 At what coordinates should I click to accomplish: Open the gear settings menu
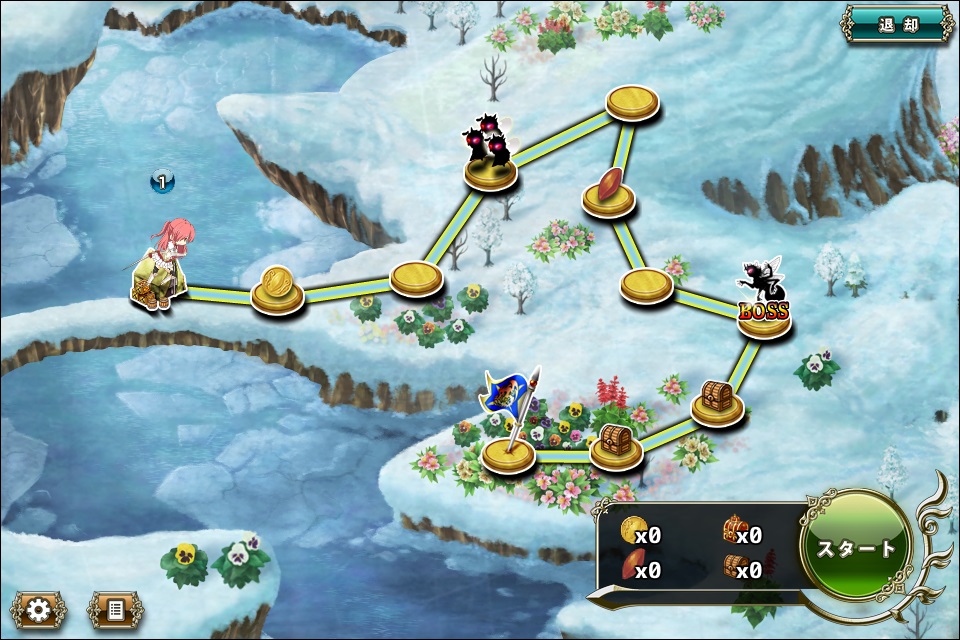click(x=39, y=609)
